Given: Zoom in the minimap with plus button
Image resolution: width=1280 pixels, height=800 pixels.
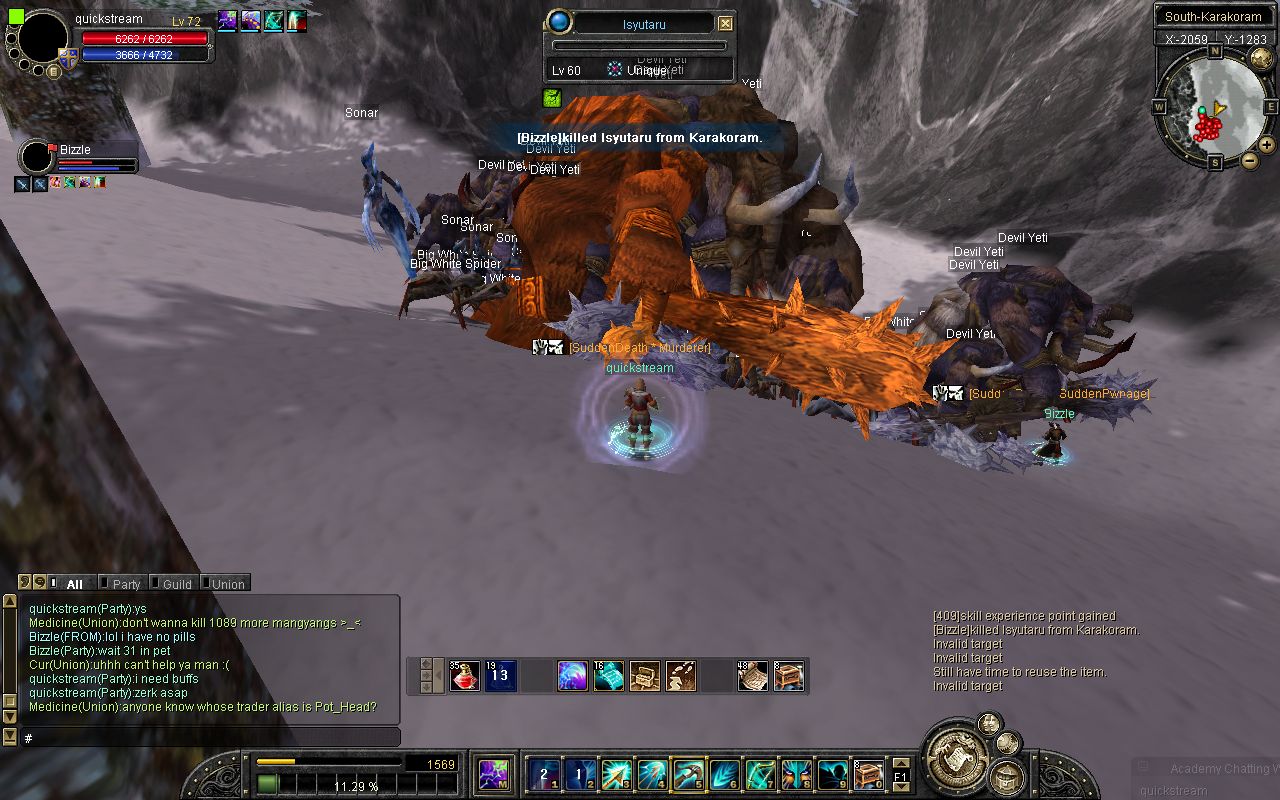Looking at the screenshot, I should click(x=1267, y=146).
